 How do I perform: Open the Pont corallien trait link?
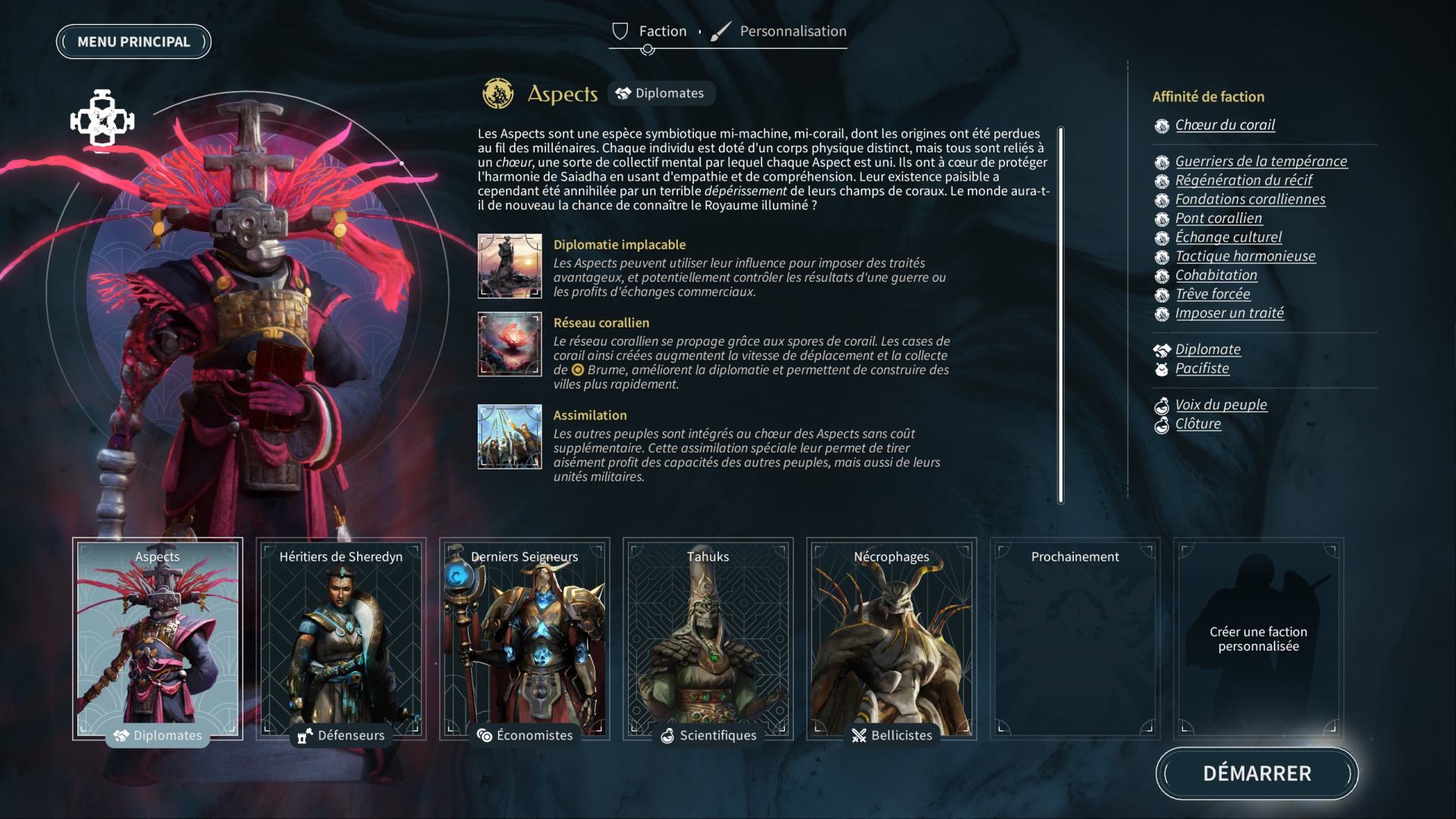(1219, 218)
